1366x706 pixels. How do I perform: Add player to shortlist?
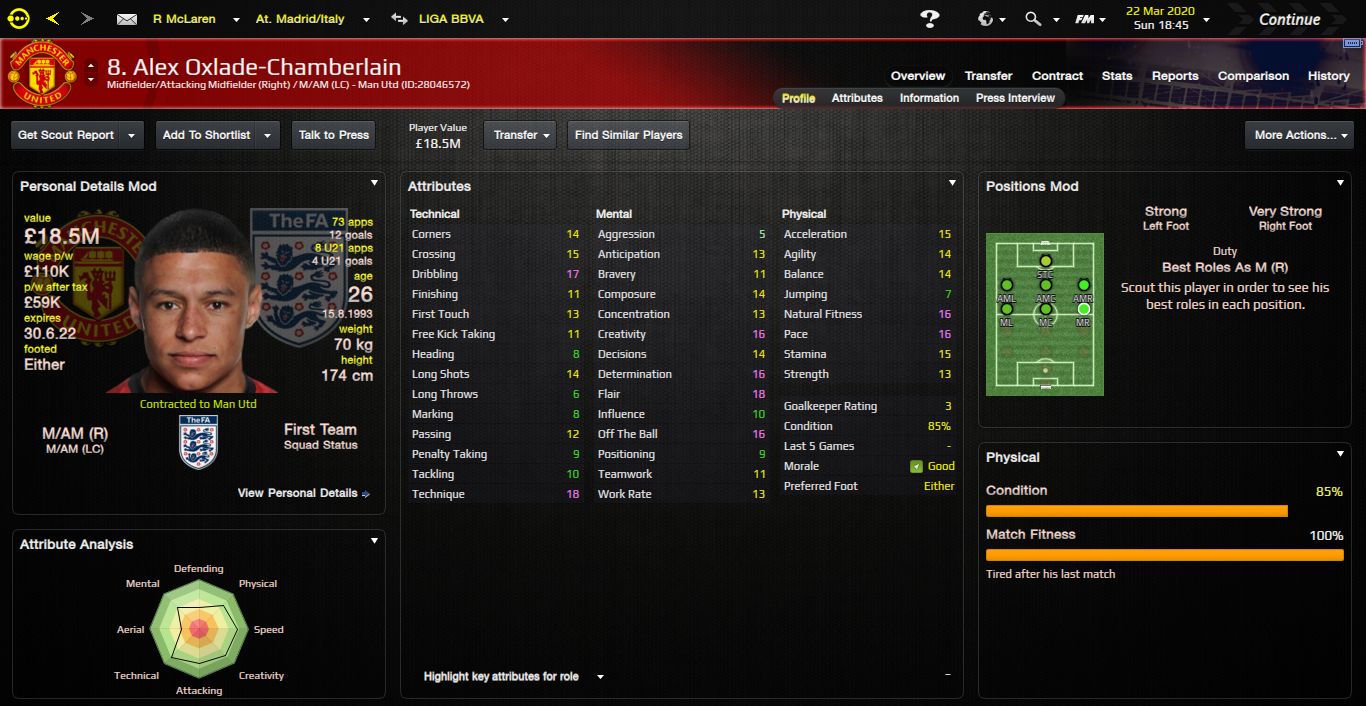click(x=206, y=135)
